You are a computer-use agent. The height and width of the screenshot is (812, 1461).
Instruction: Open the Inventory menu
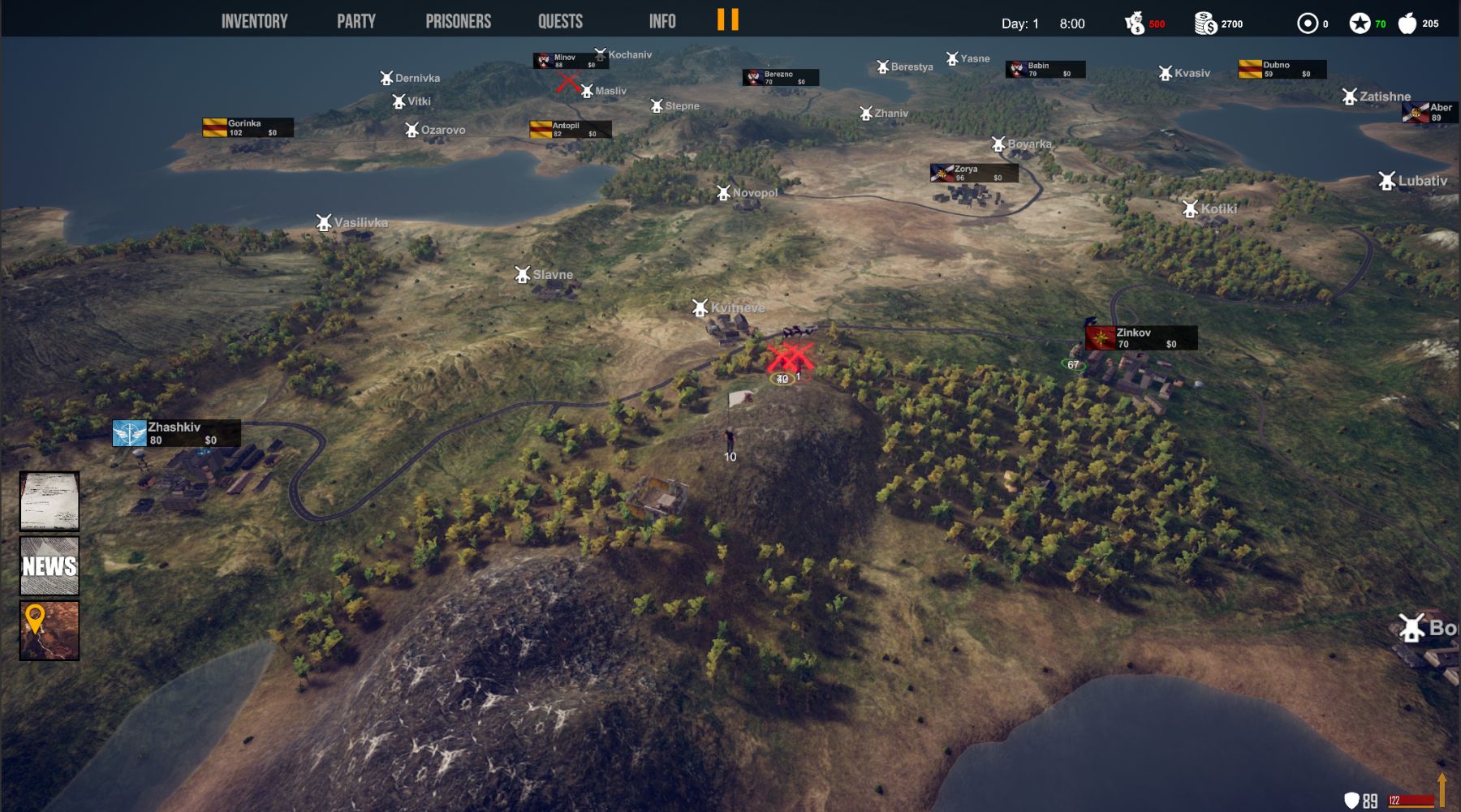(x=254, y=21)
